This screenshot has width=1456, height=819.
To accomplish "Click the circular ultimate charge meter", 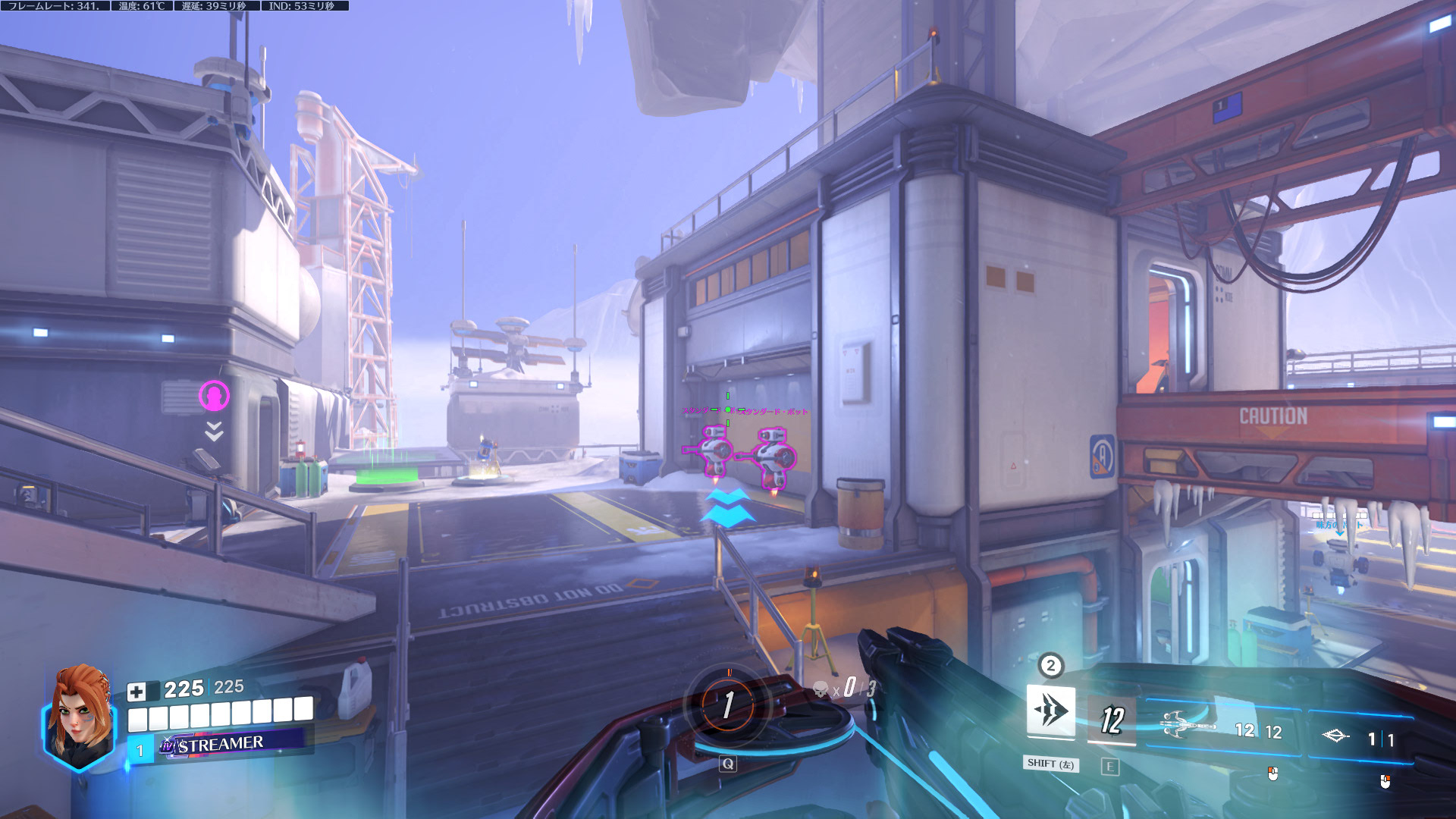I will pyautogui.click(x=728, y=705).
